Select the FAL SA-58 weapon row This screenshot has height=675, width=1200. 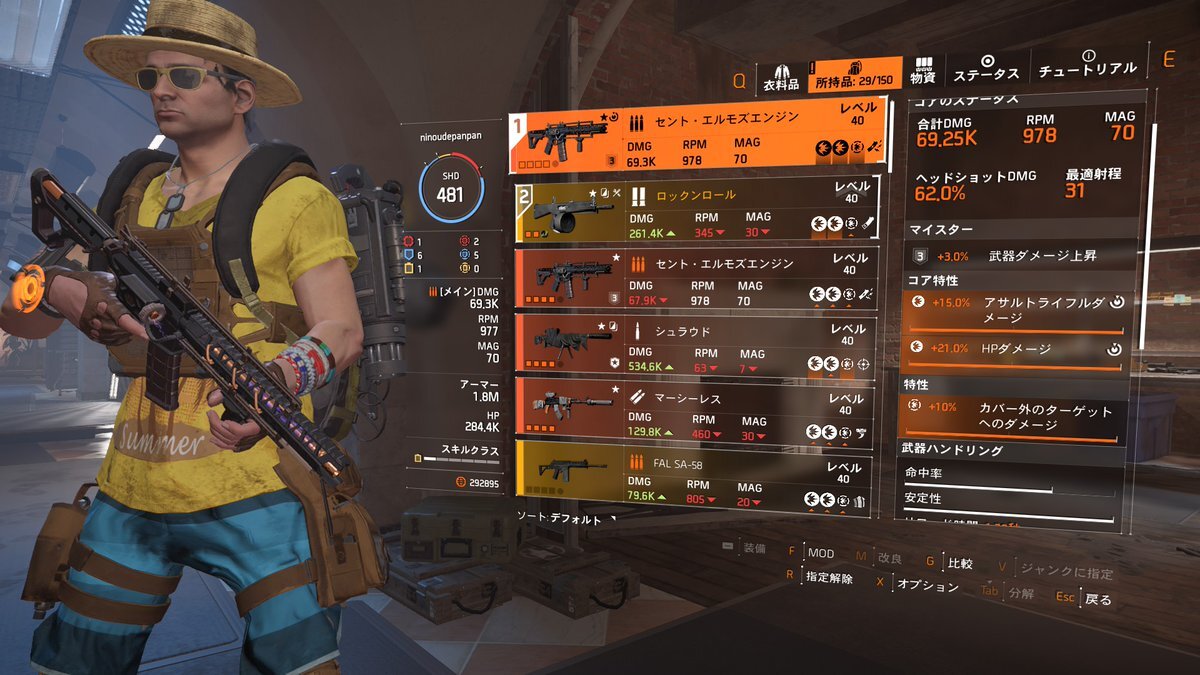697,478
